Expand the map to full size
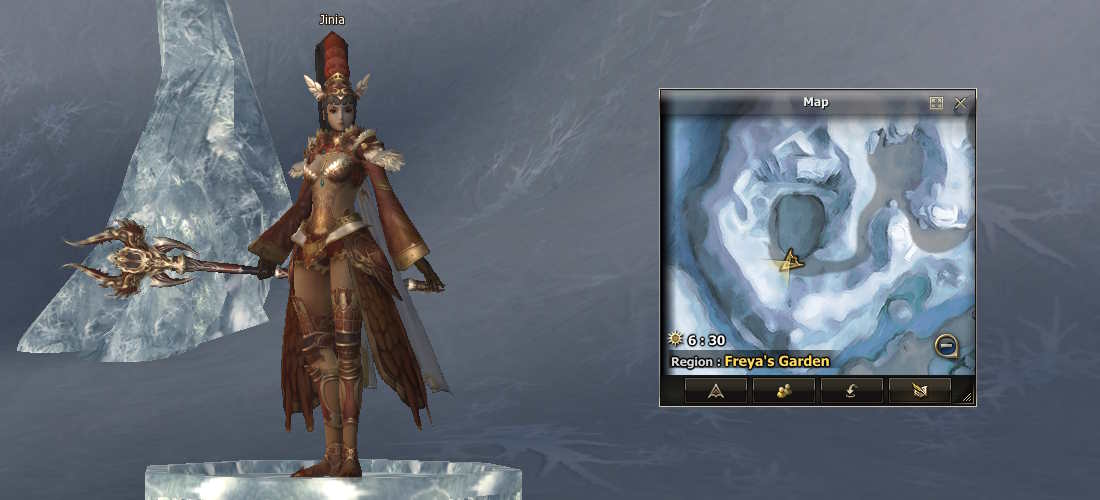Image resolution: width=1100 pixels, height=500 pixels. click(936, 103)
